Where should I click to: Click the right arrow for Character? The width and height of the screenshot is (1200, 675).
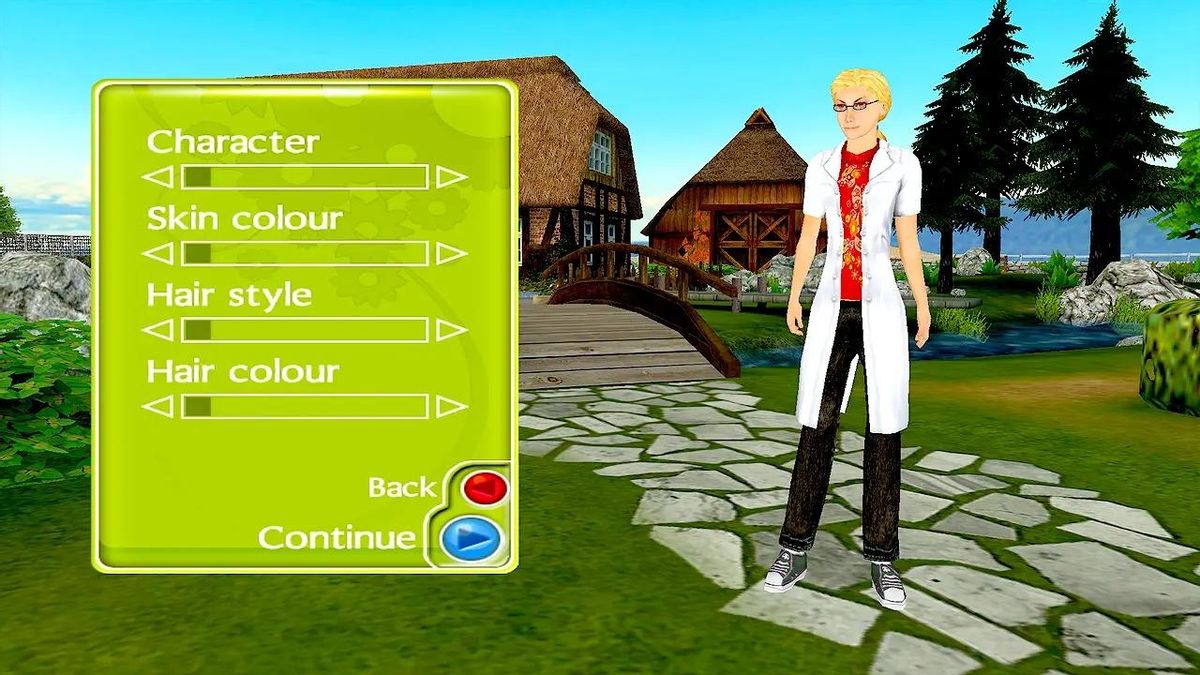click(451, 178)
